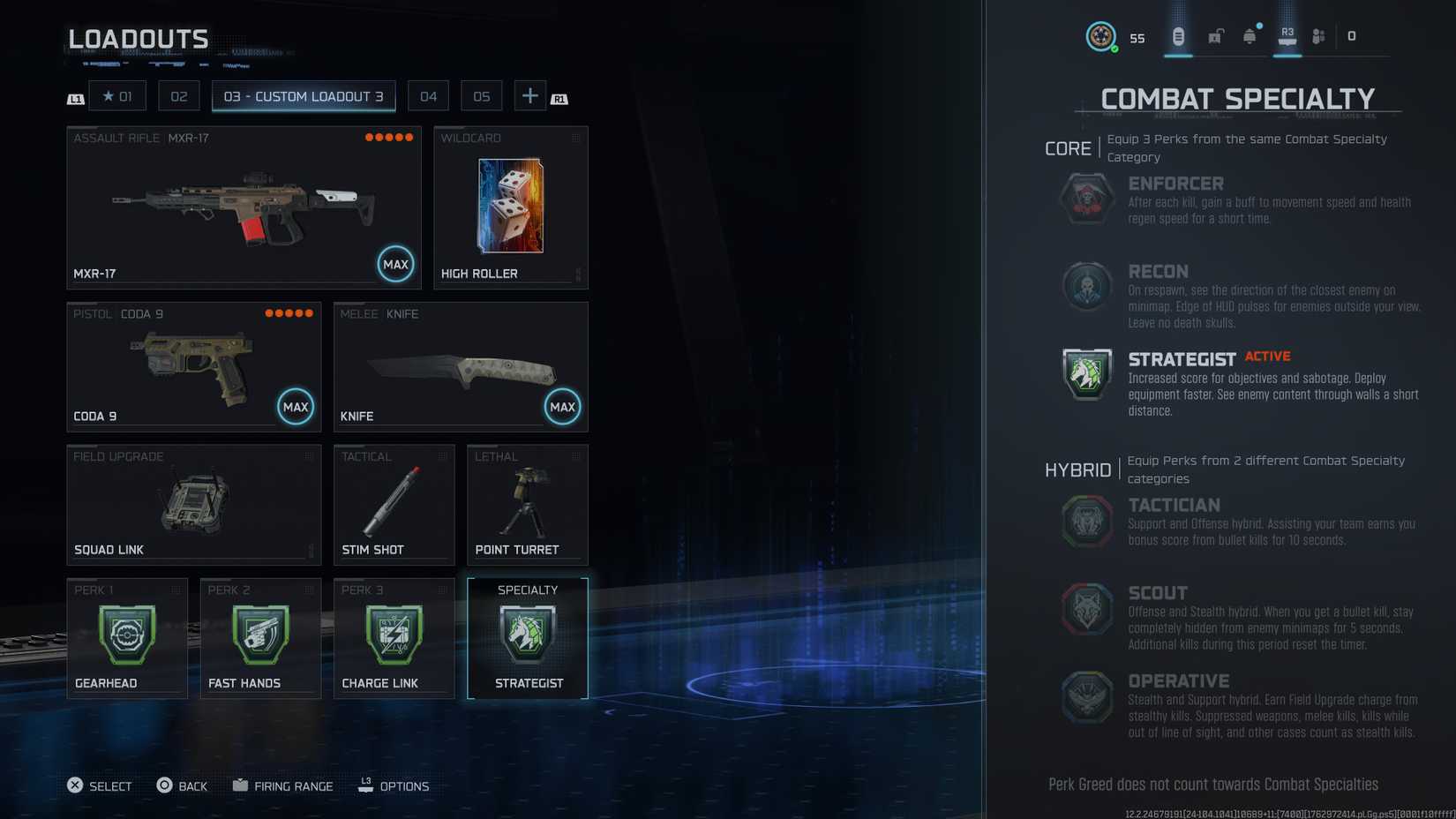
Task: Click Back at the bottom bar
Action: [183, 785]
